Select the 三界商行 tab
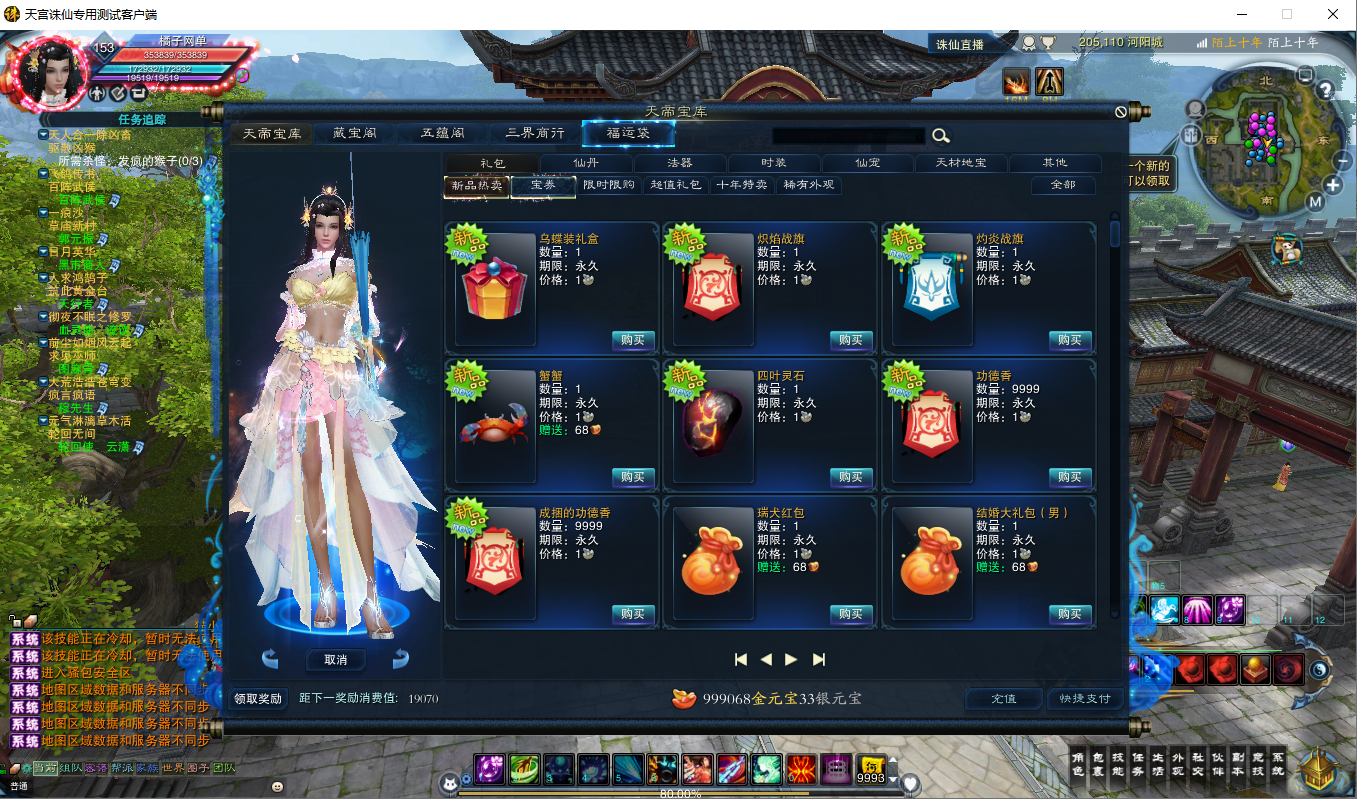 click(534, 134)
